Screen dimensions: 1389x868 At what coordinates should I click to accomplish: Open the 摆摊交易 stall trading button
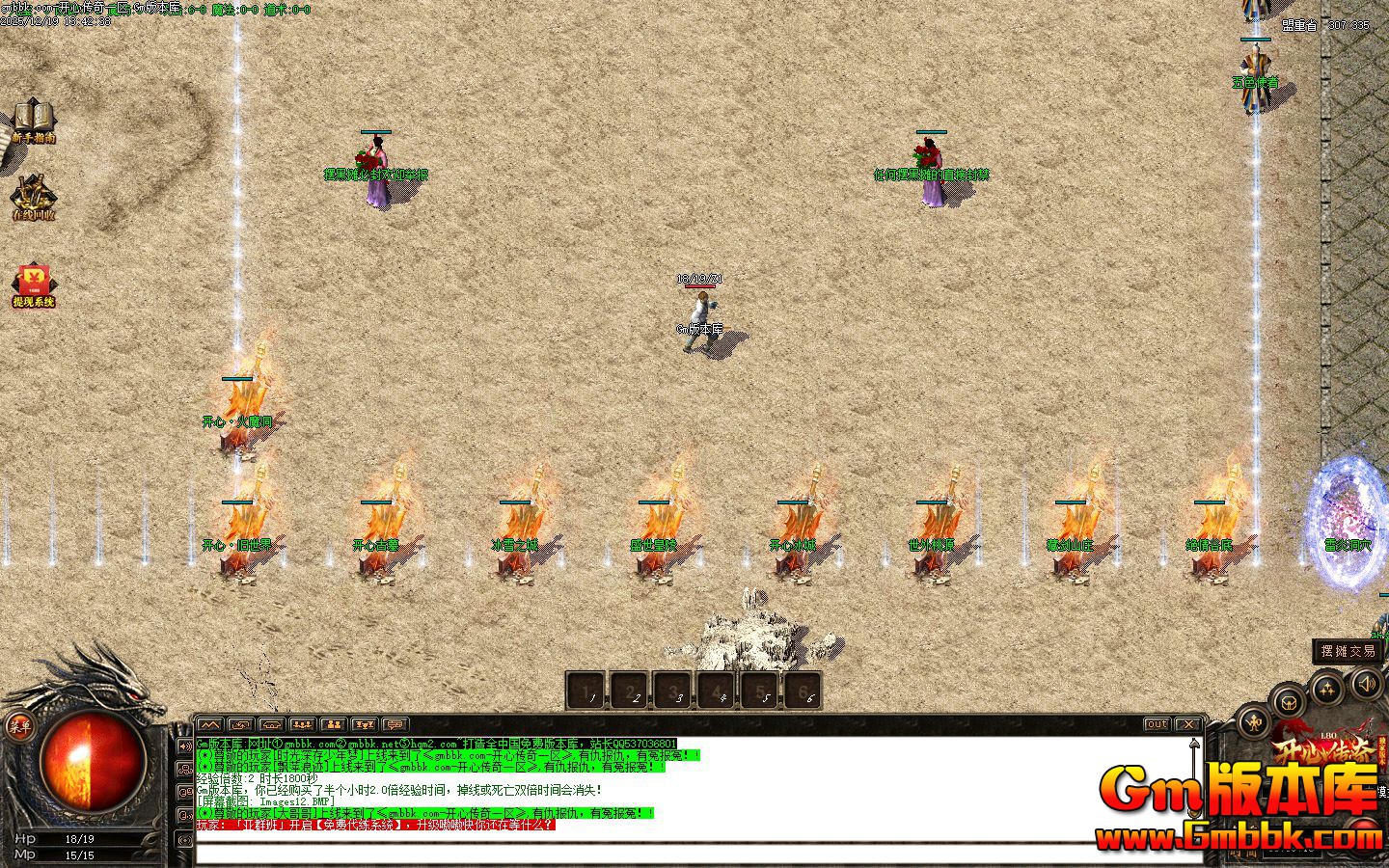[x=1349, y=651]
